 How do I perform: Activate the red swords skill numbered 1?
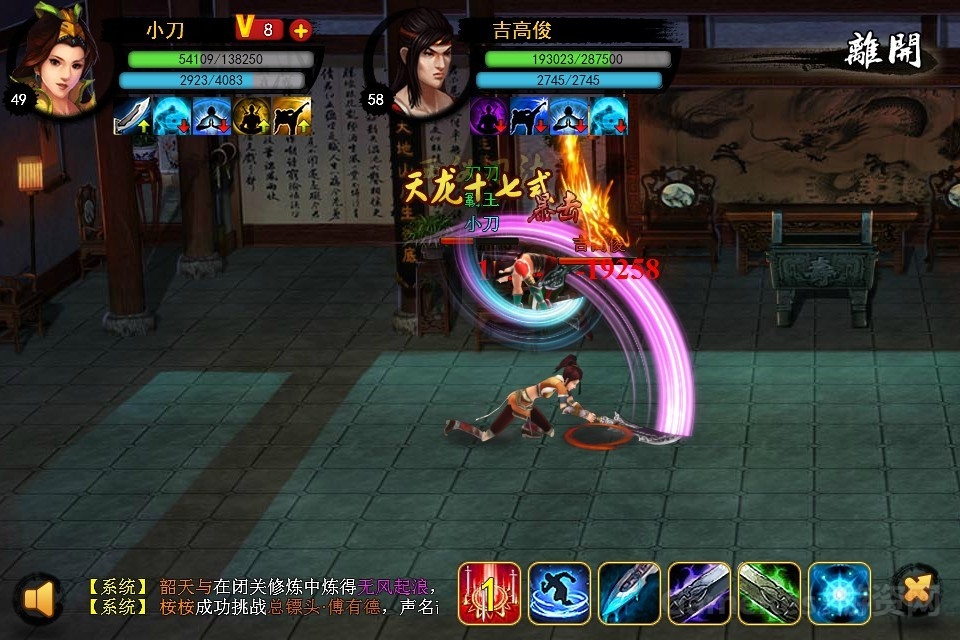[x=489, y=593]
